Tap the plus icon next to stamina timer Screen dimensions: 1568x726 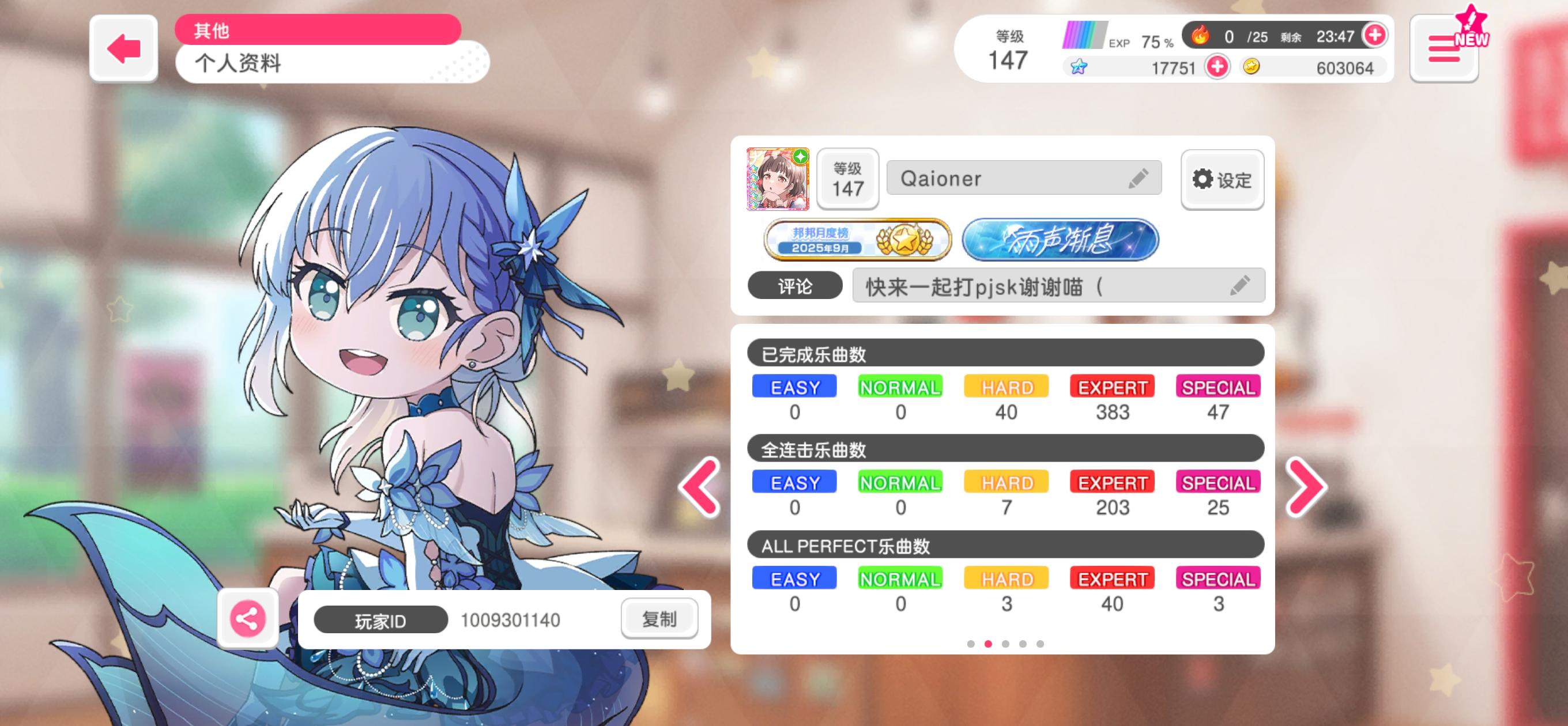click(x=1380, y=36)
